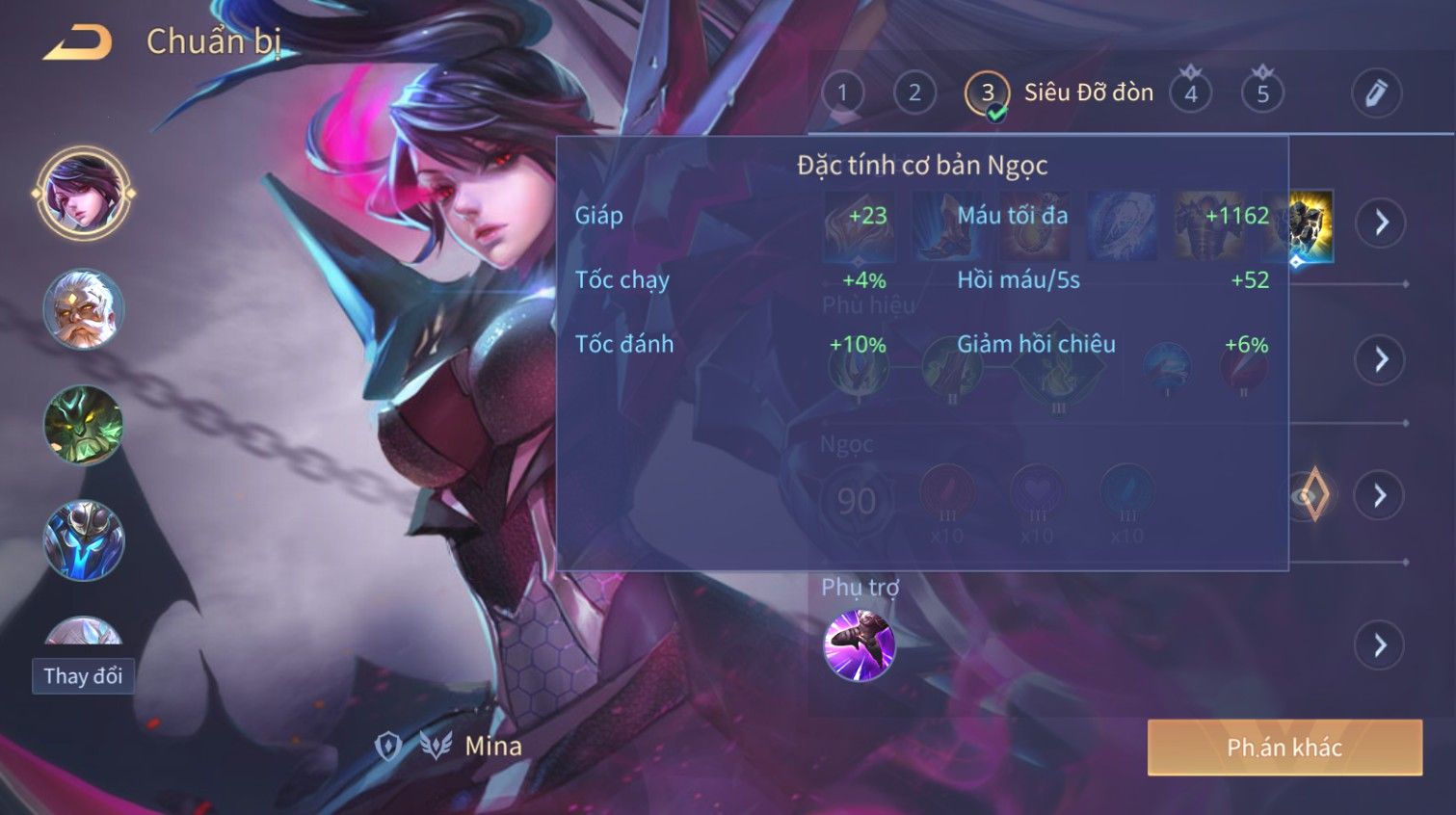Switch to build preset 2

coord(914,93)
